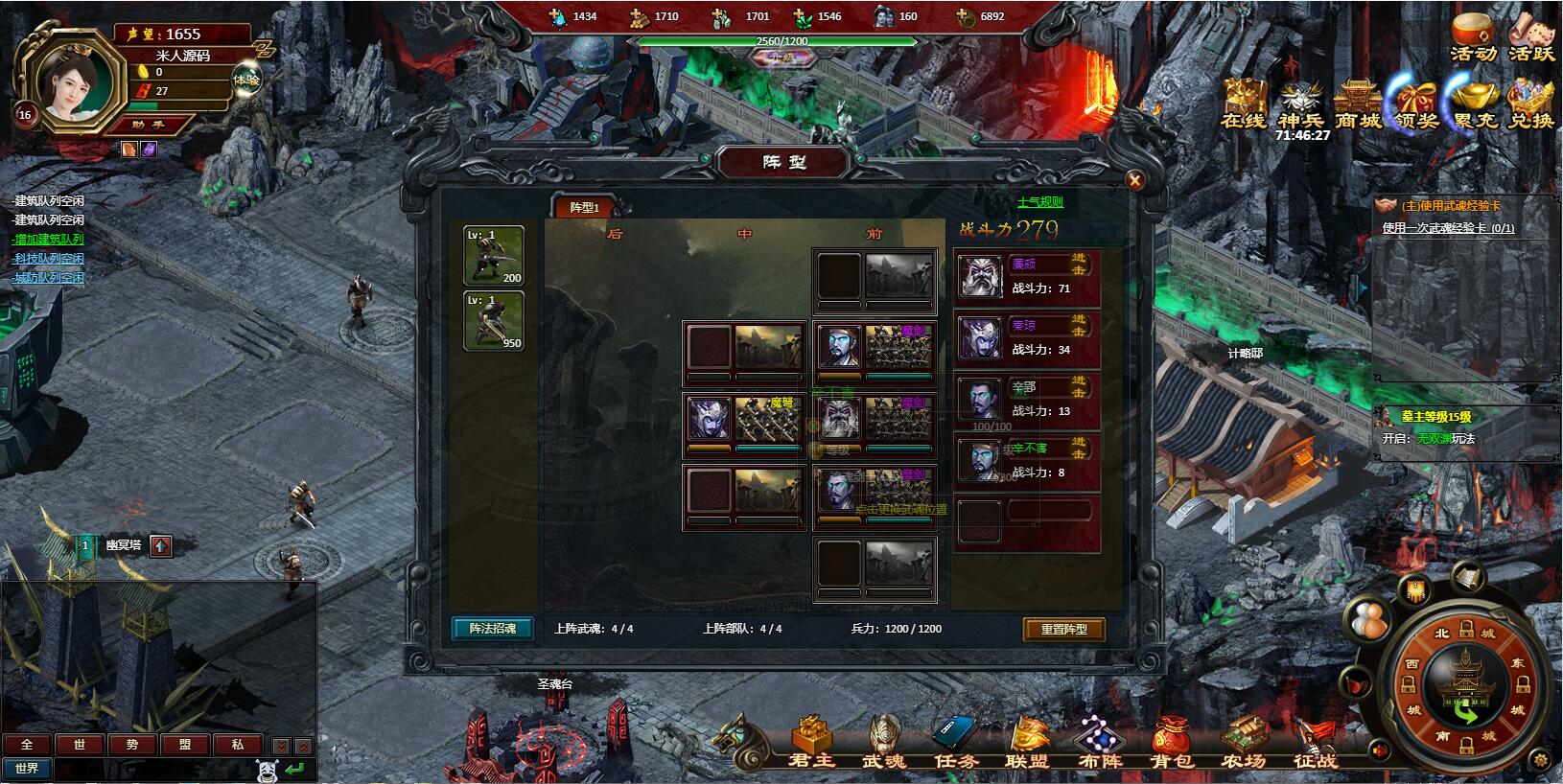Open the 联盟 alliance menu

coord(1027,744)
